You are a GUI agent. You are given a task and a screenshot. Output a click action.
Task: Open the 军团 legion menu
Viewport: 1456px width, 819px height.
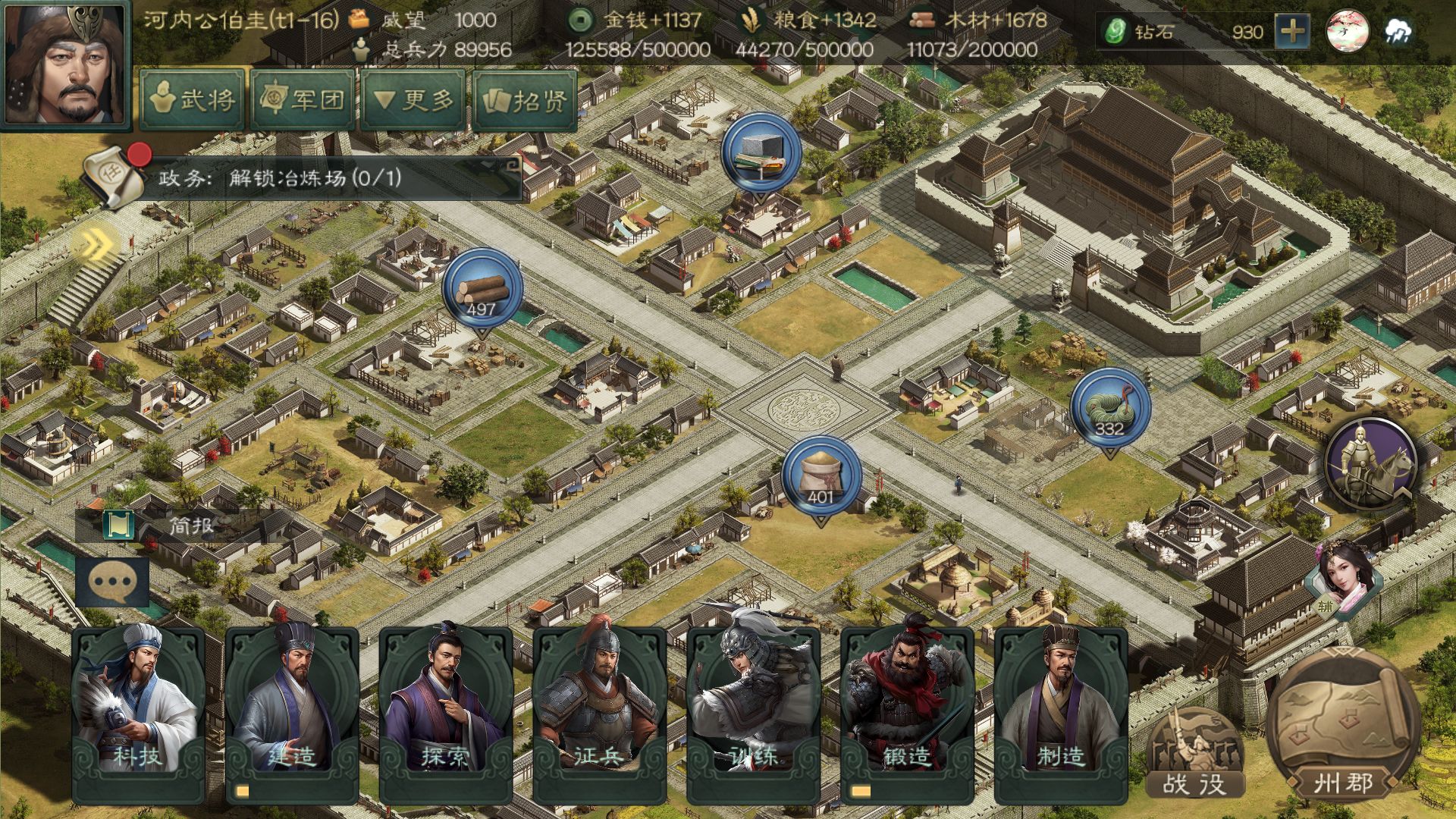pos(303,99)
